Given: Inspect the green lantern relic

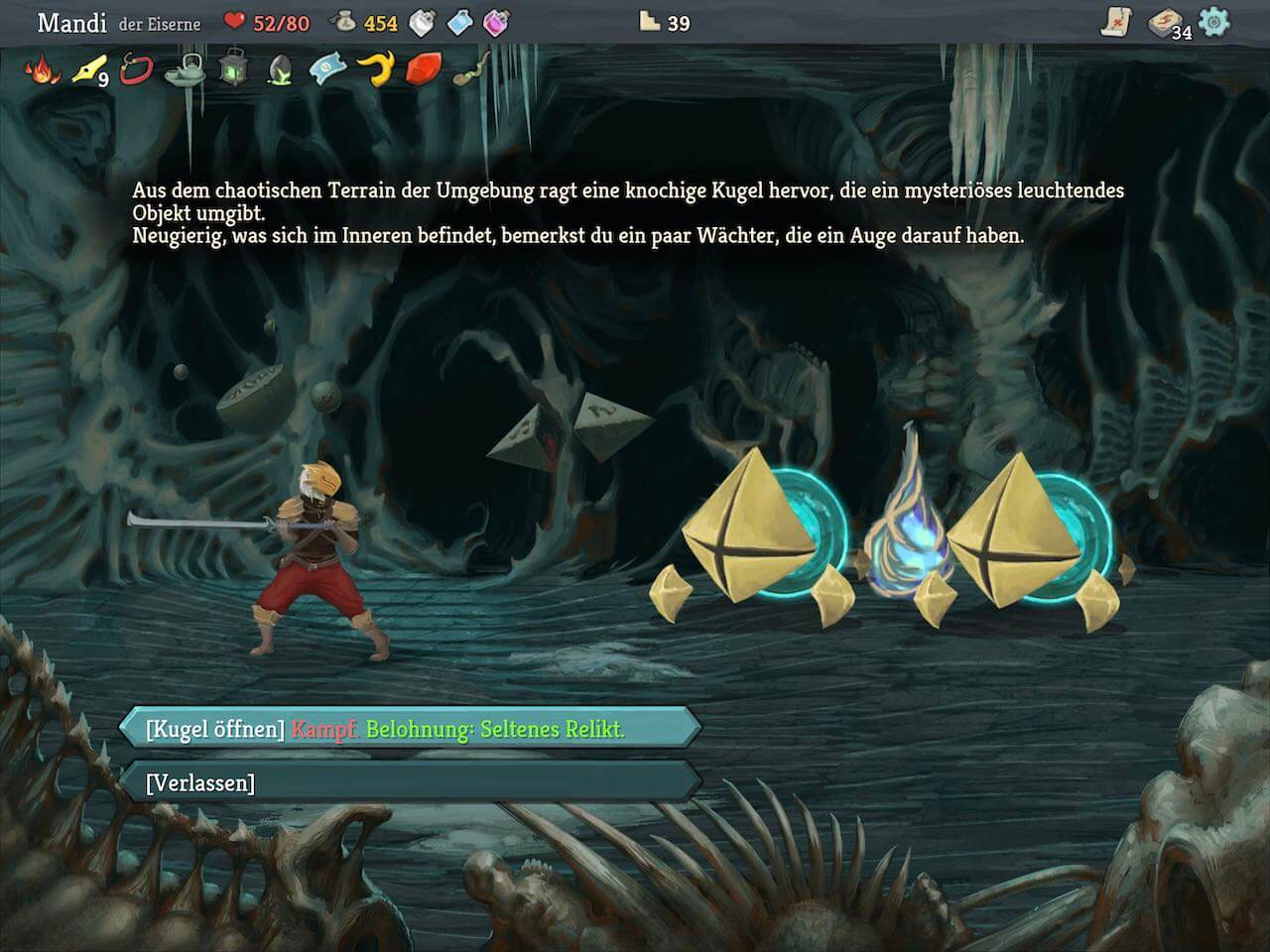Looking at the screenshot, I should pos(232,69).
